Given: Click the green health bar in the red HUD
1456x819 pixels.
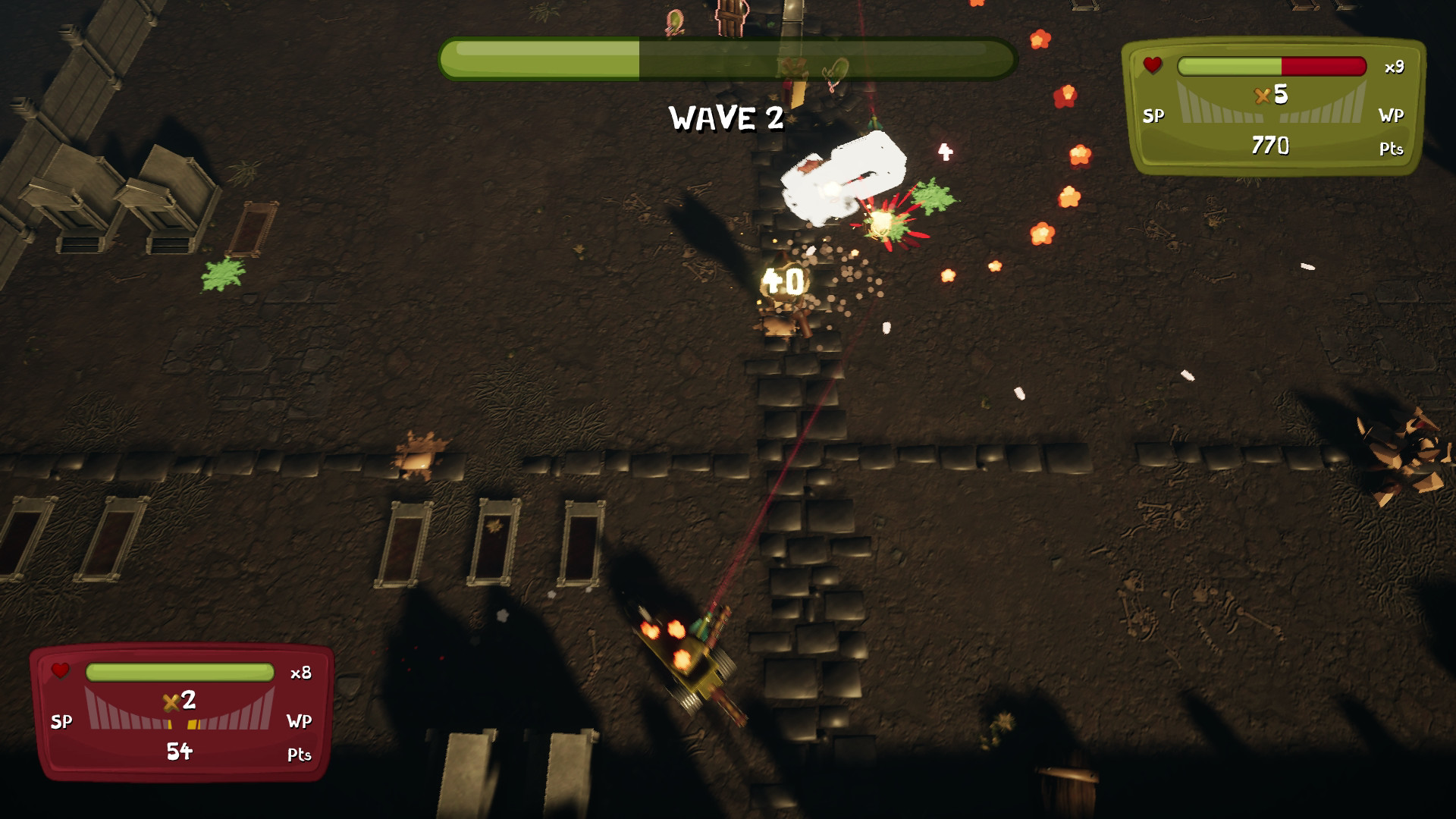Looking at the screenshot, I should tap(181, 672).
